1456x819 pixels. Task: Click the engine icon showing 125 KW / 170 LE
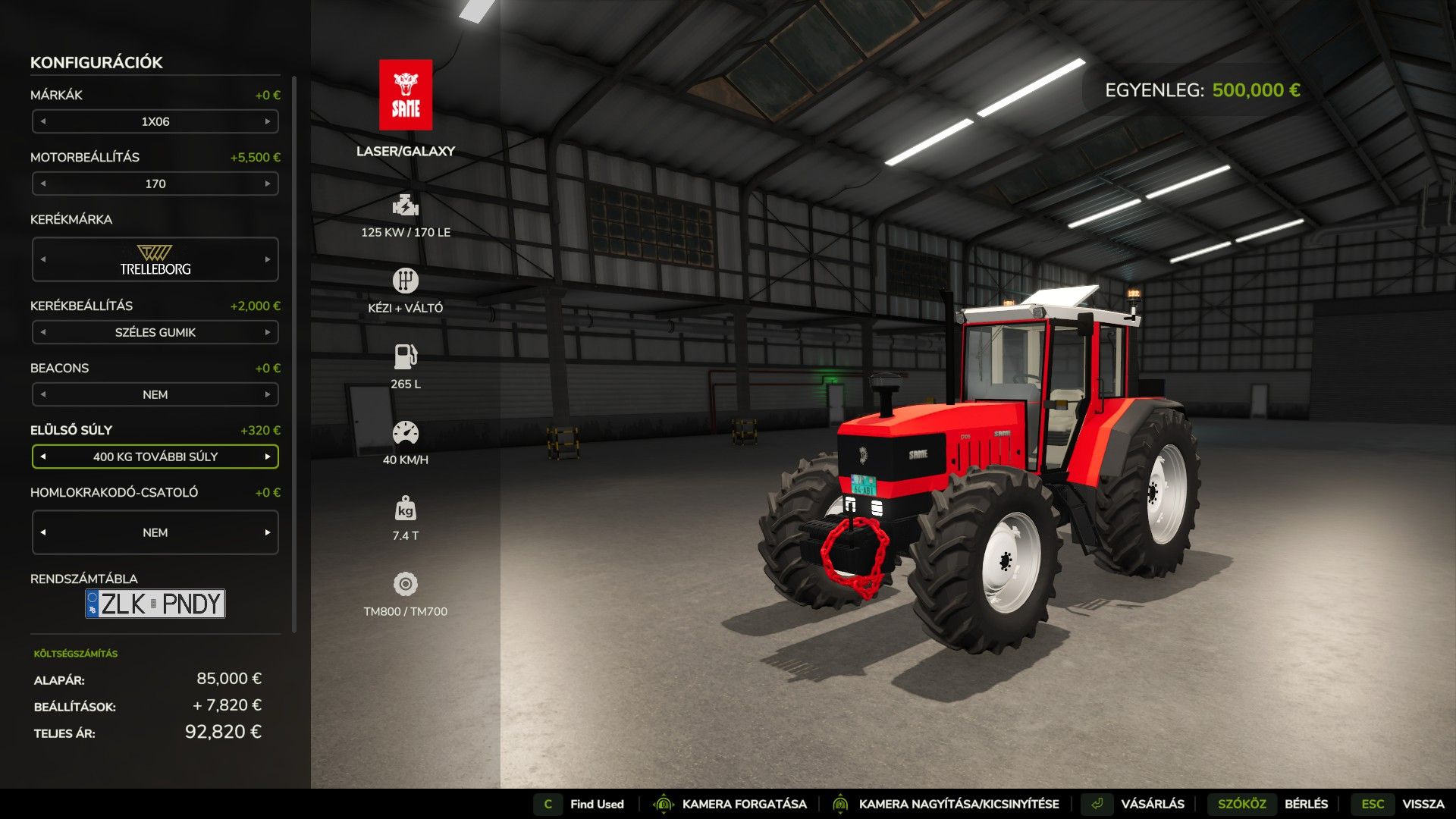click(x=405, y=205)
